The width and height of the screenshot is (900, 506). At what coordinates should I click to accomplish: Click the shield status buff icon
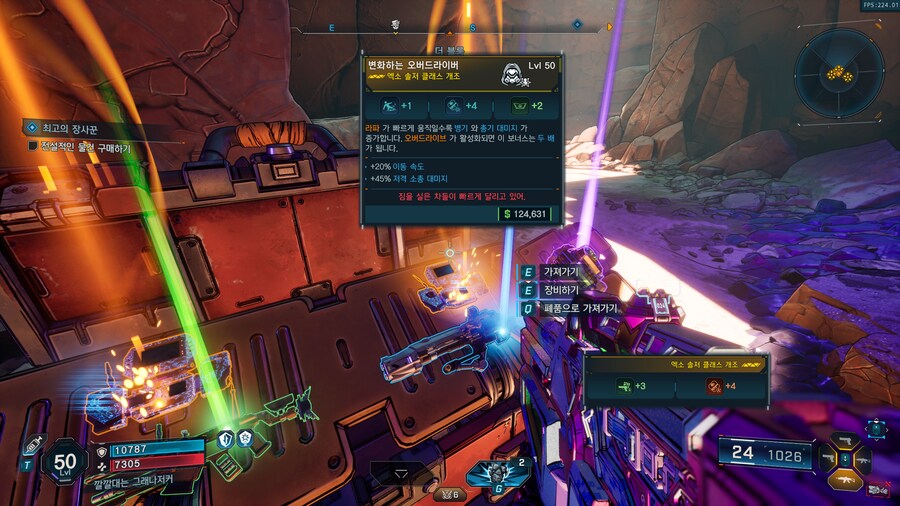(x=226, y=439)
